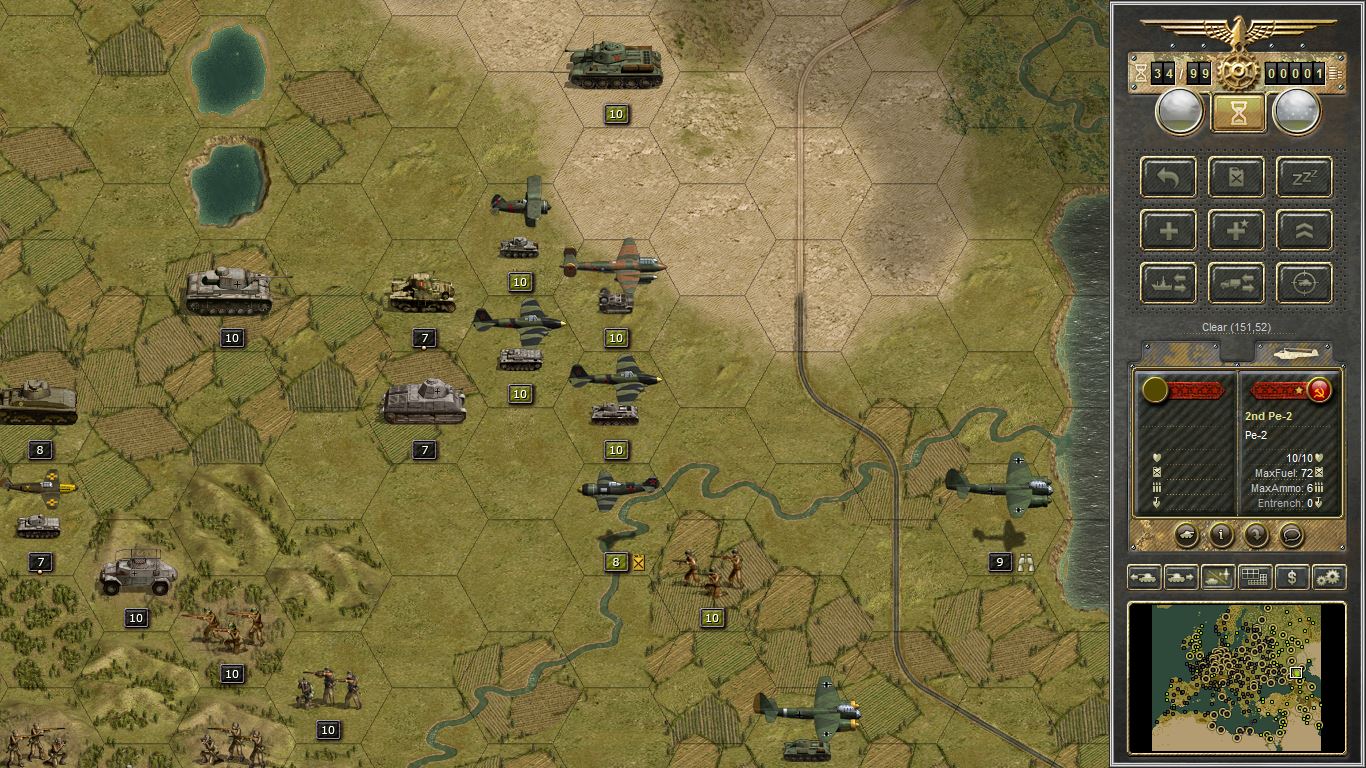This screenshot has width=1366, height=768.
Task: Click the ship embark/disembark button
Action: (1168, 284)
